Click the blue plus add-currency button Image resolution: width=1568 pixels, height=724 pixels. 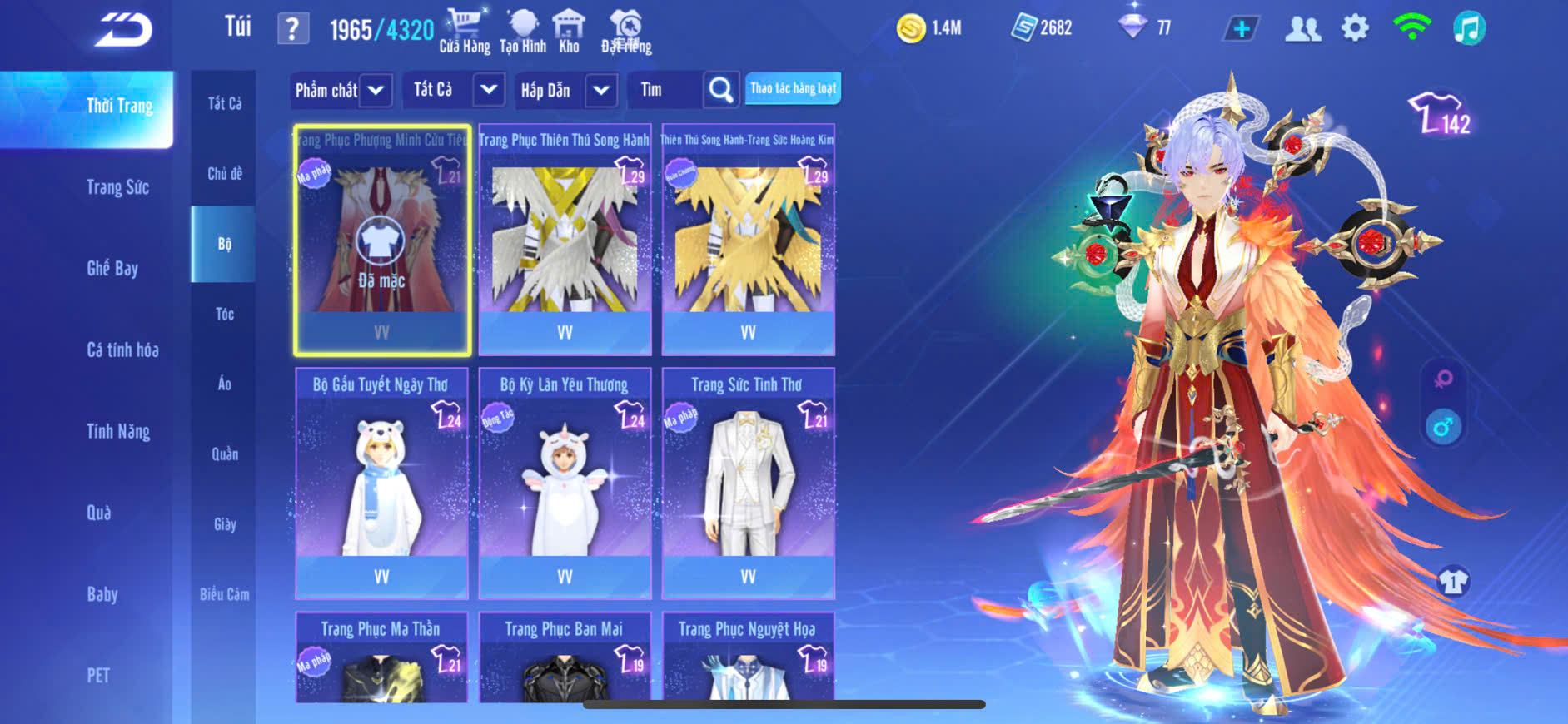pos(1241,29)
